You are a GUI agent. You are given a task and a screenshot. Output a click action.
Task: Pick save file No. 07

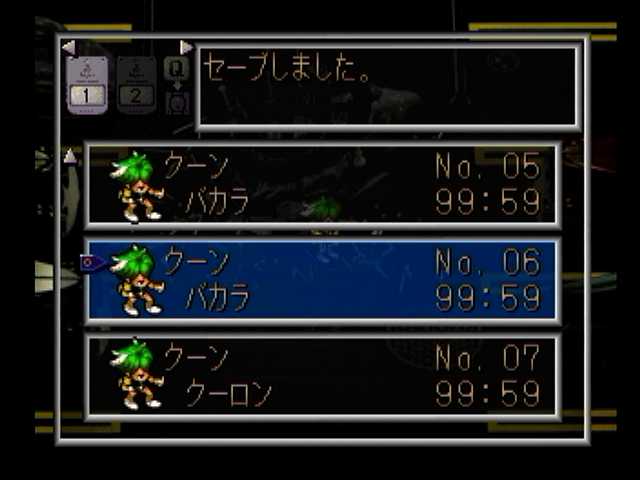322,375
